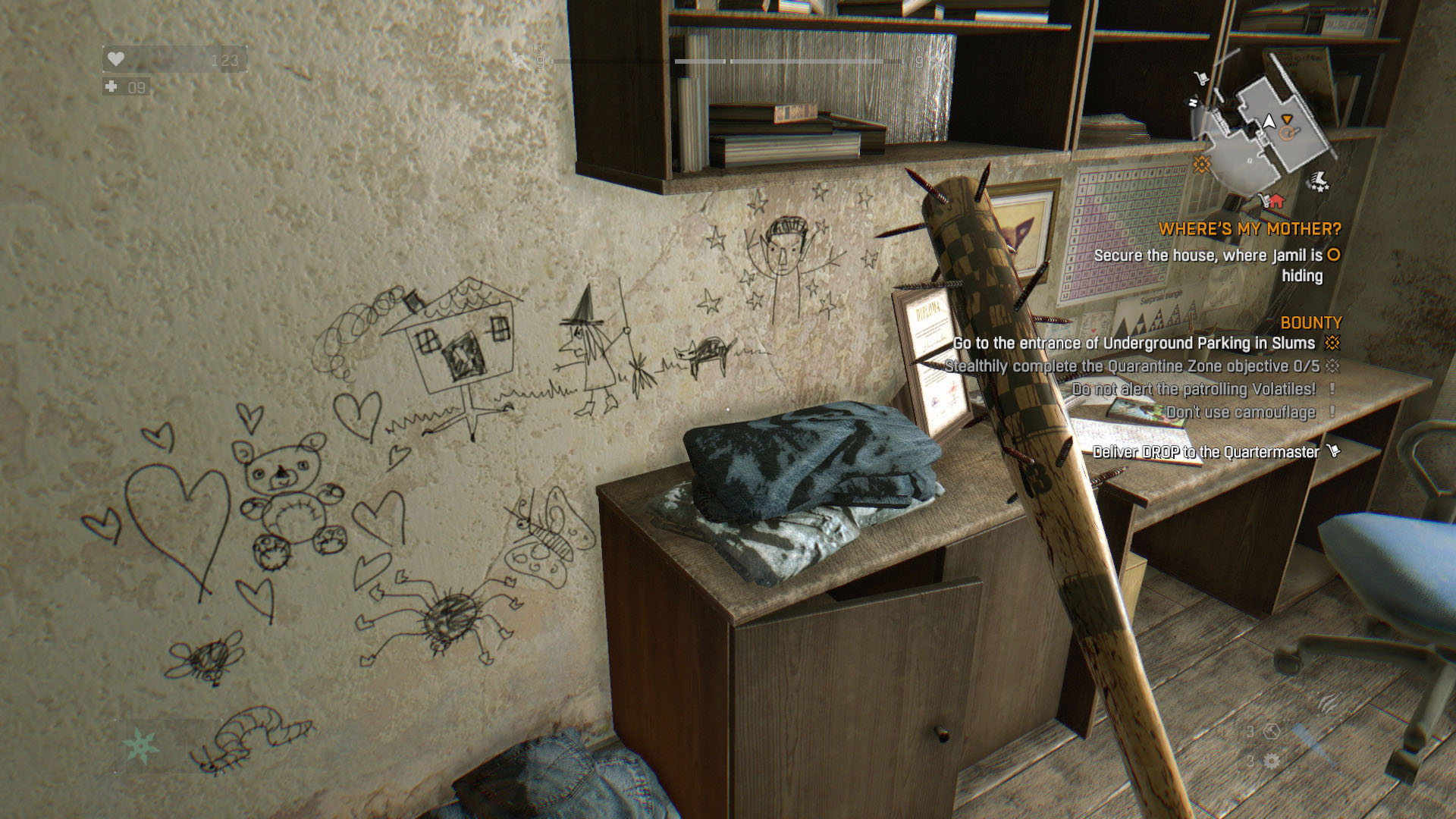Select the Where's My Mother? quest title
The width and height of the screenshot is (1456, 819).
coord(1249,229)
